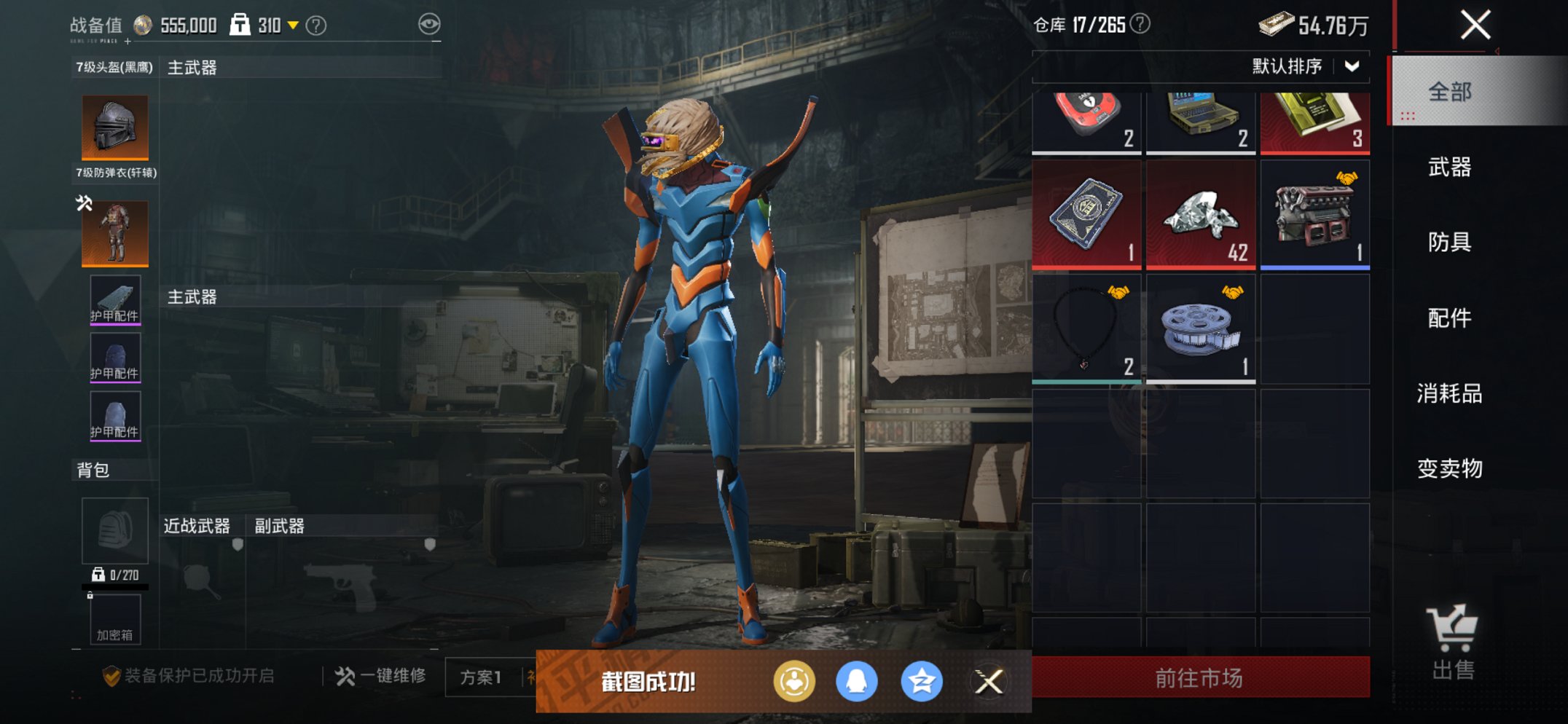
Task: Toggle the eye visibility icon
Action: [429, 24]
